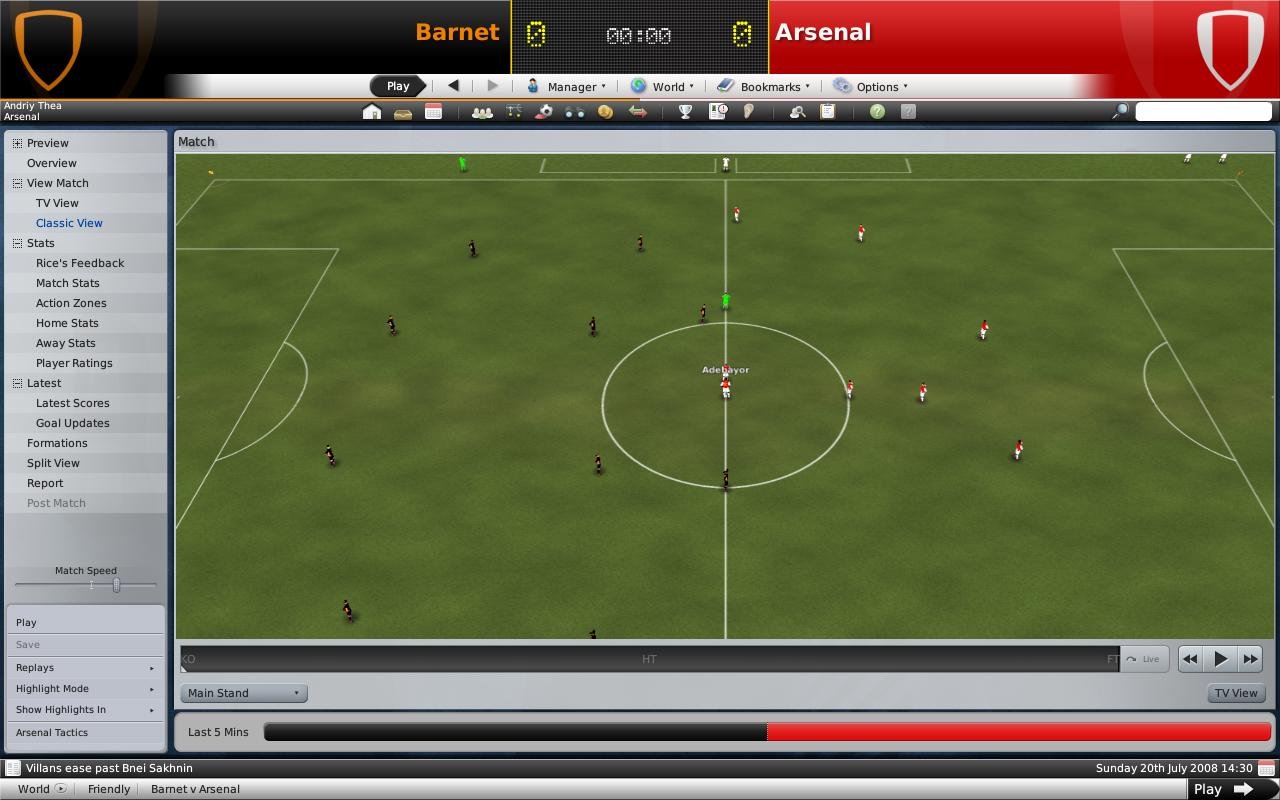Screen dimensions: 1280x800
Task: Start match playback with the play arrow
Action: (1220, 659)
